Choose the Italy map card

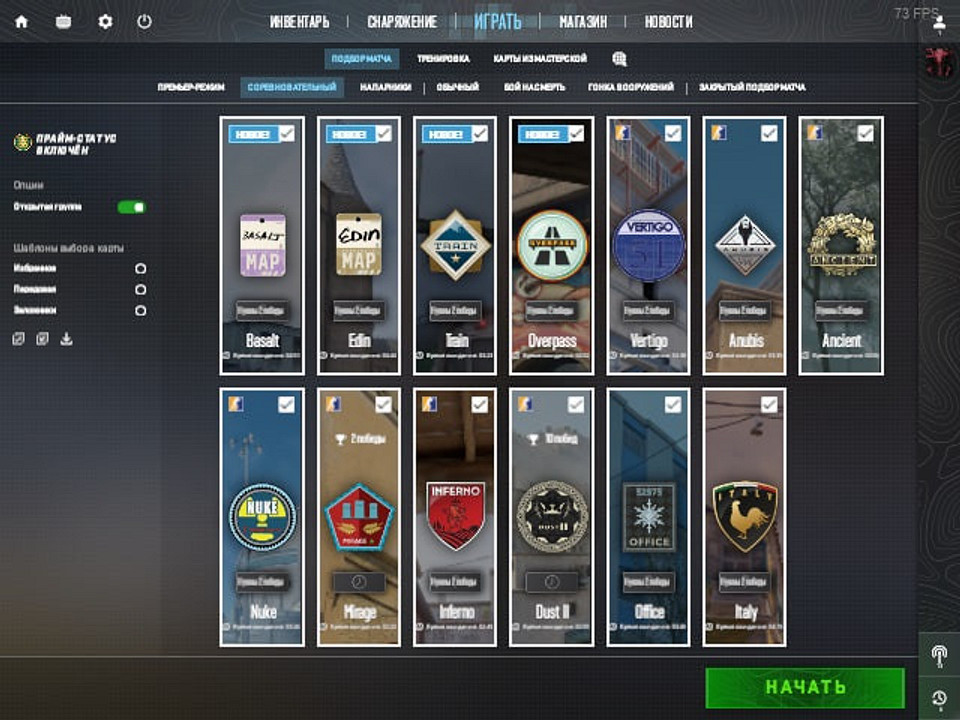(x=745, y=520)
